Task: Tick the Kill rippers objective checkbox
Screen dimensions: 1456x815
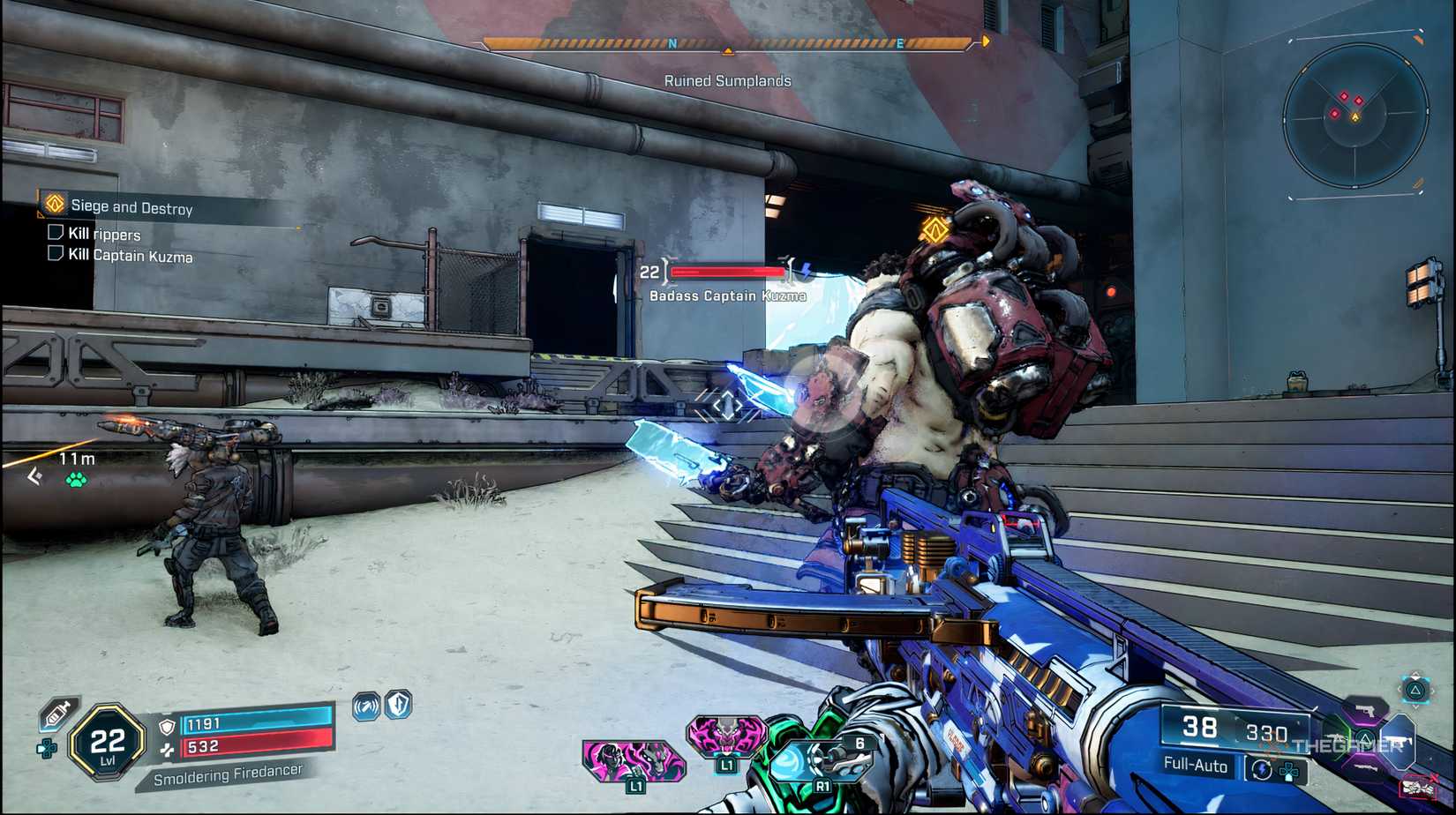Action: [56, 233]
